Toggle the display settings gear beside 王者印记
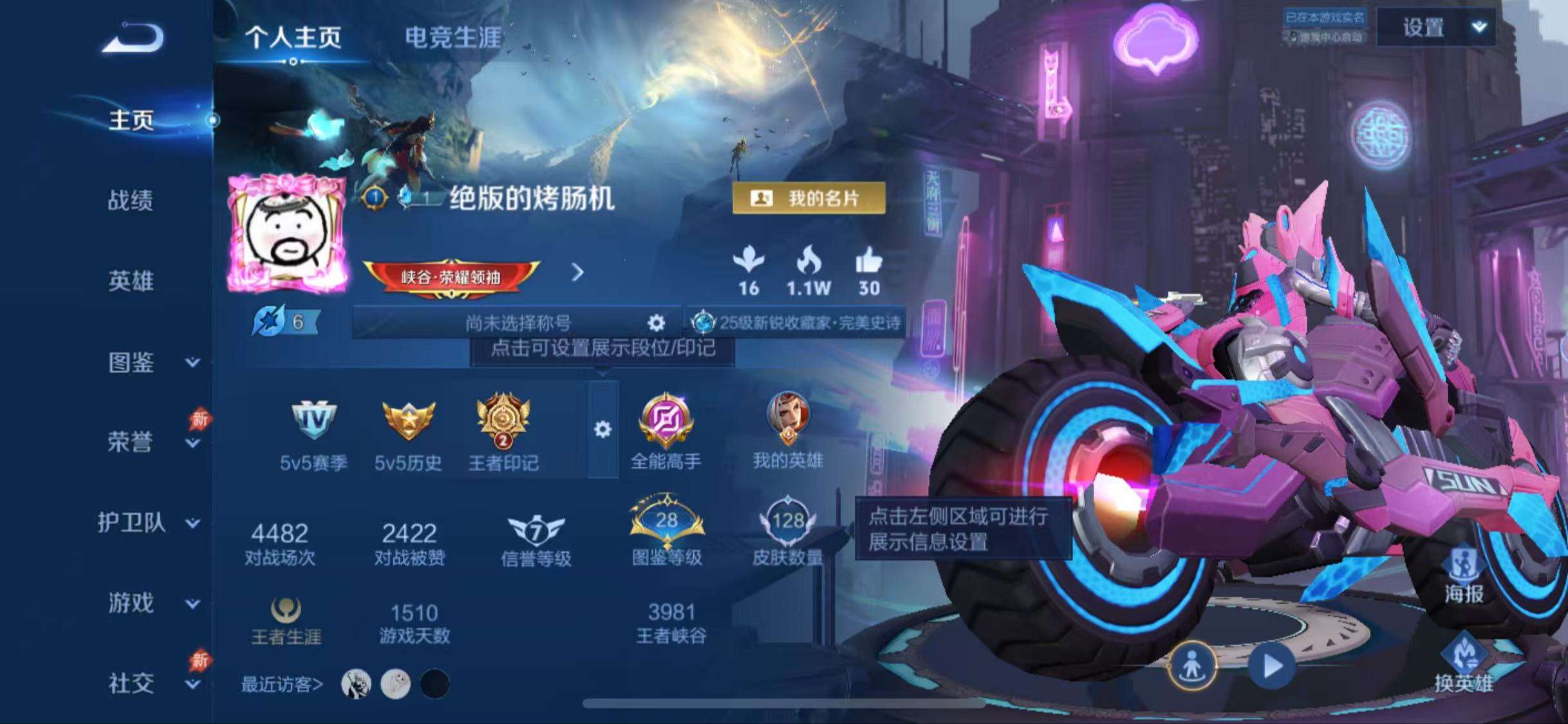Screen dimensions: 1568x724 tap(602, 430)
